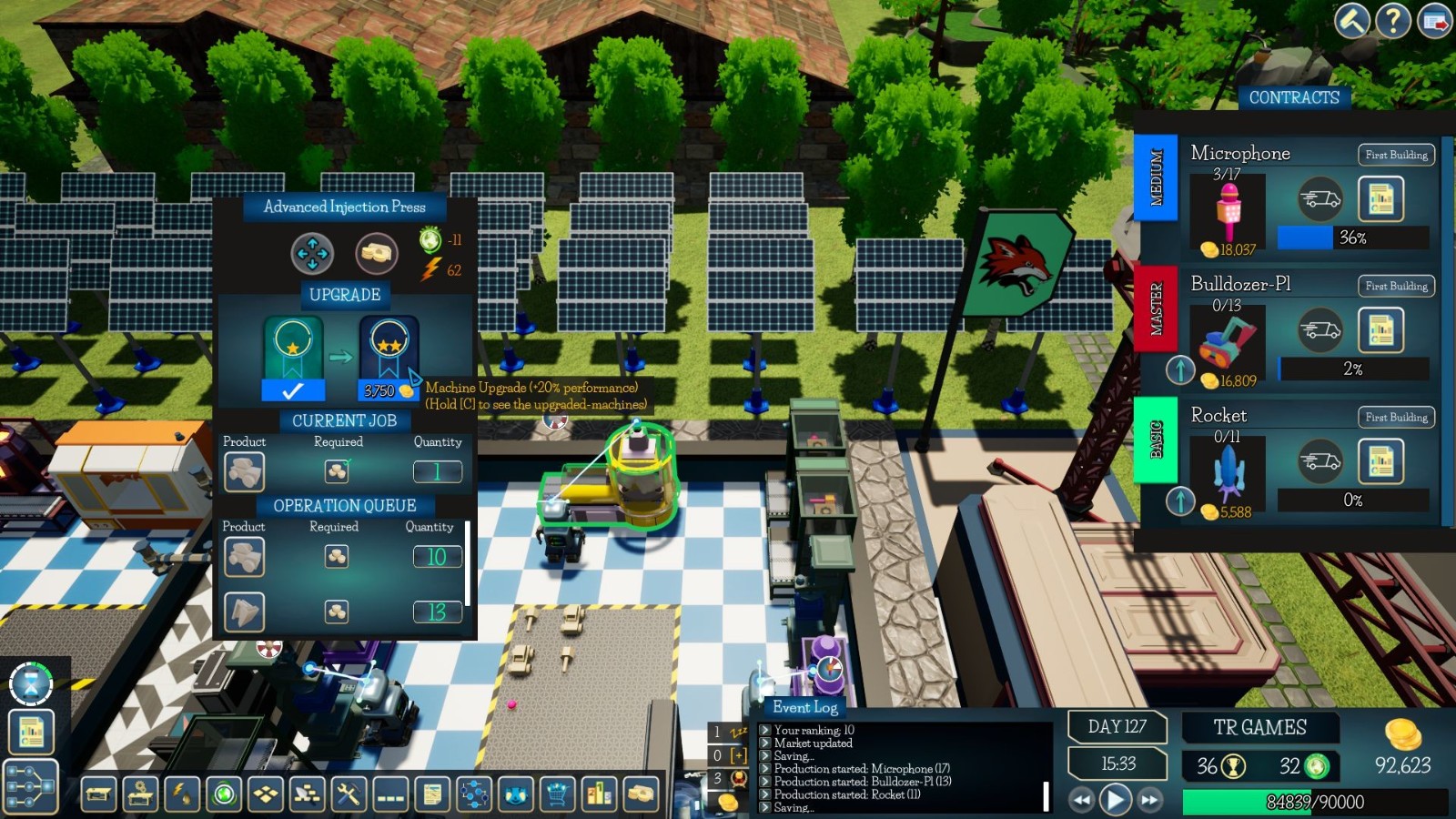
Task: Expand the Event Log panel
Action: point(804,708)
